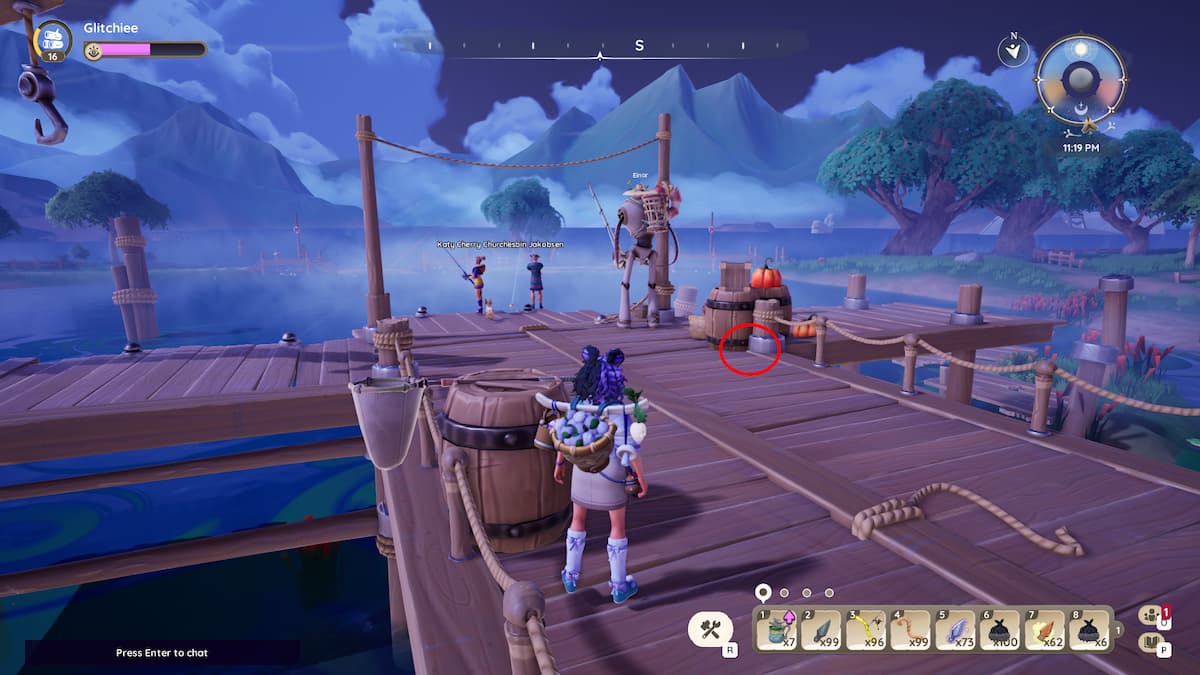The image size is (1200, 675).
Task: Select the teal potted item in slot 1
Action: 779,630
